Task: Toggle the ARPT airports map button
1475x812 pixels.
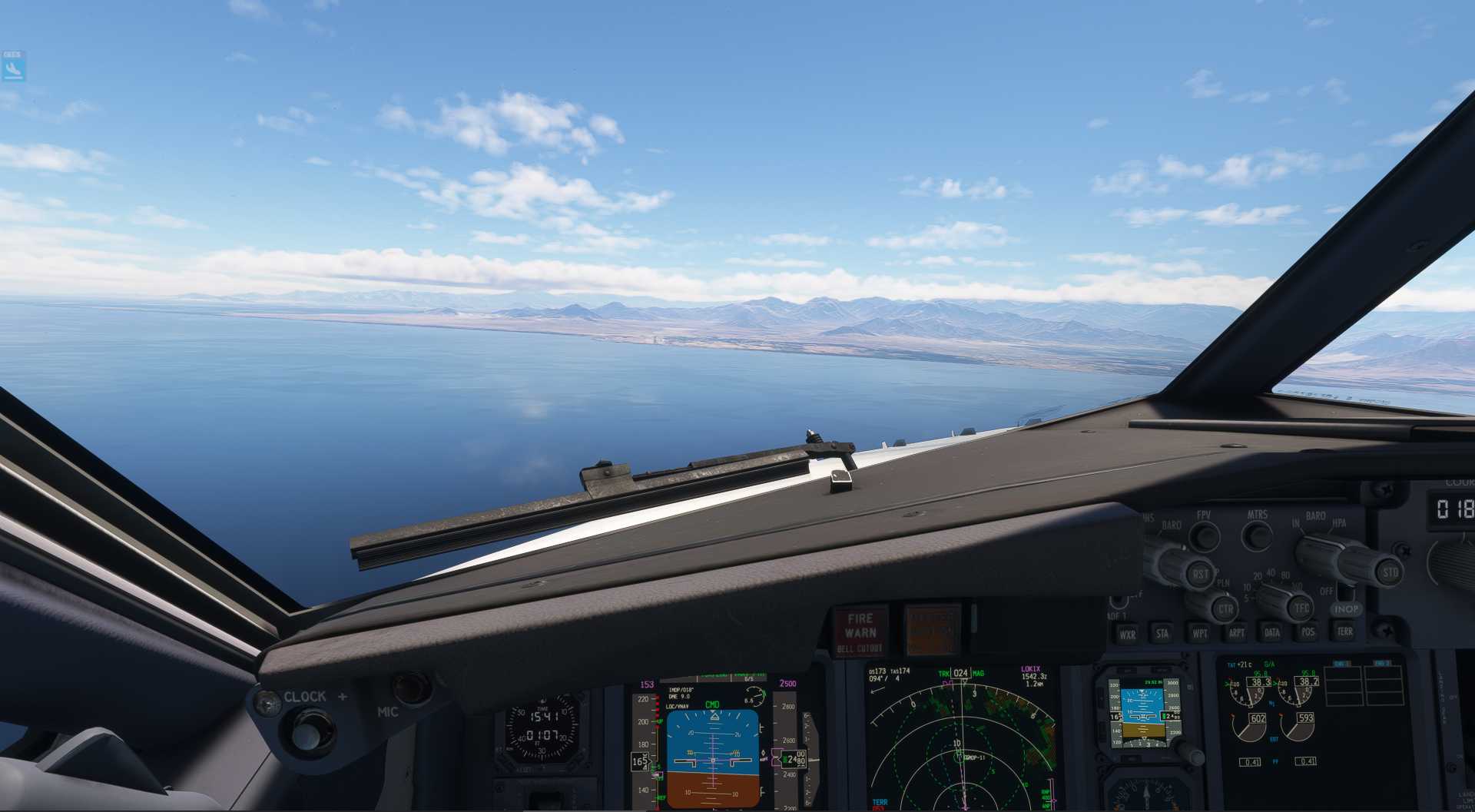Action: [x=1236, y=633]
